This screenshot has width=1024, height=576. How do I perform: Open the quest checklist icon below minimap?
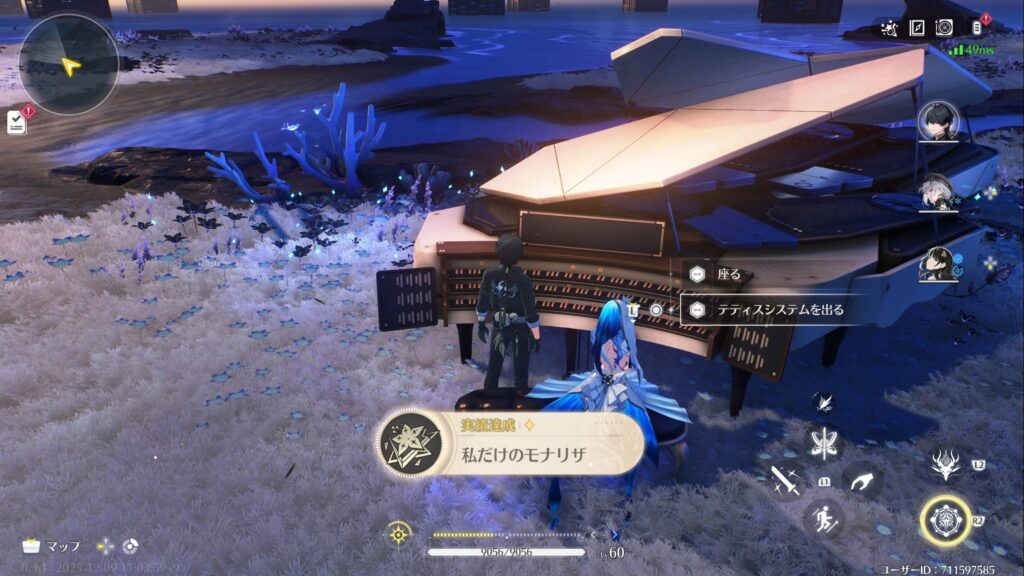pyautogui.click(x=17, y=121)
